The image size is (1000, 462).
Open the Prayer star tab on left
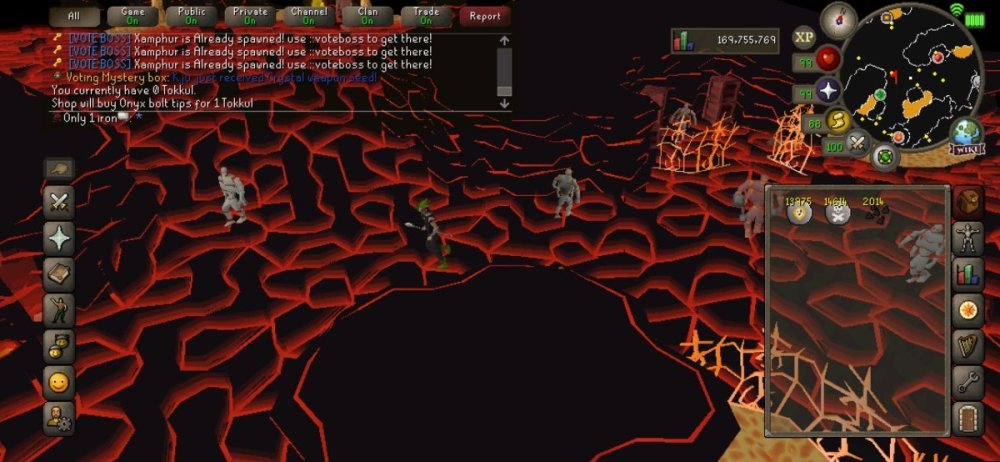point(59,238)
